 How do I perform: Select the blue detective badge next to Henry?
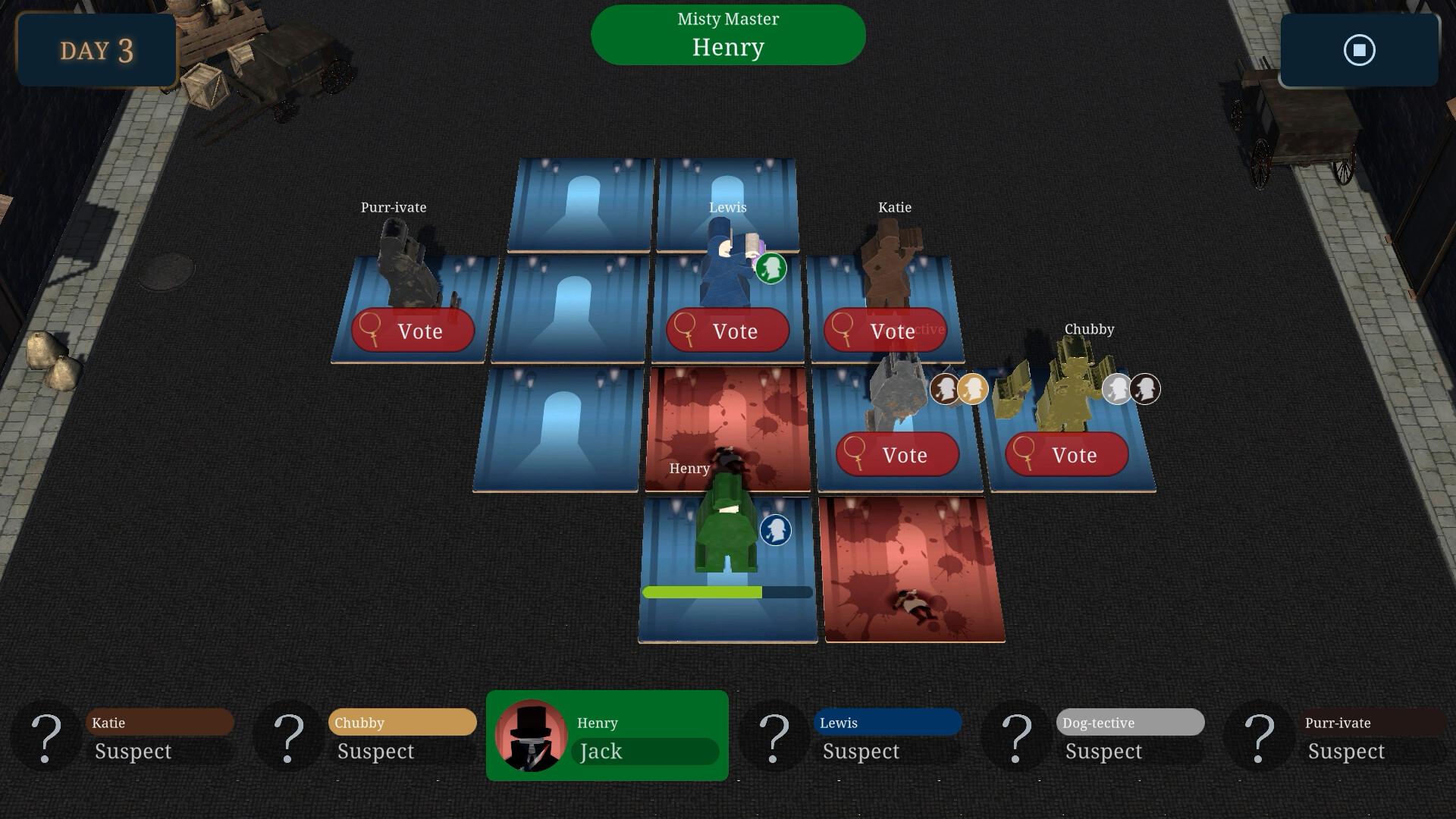click(774, 531)
